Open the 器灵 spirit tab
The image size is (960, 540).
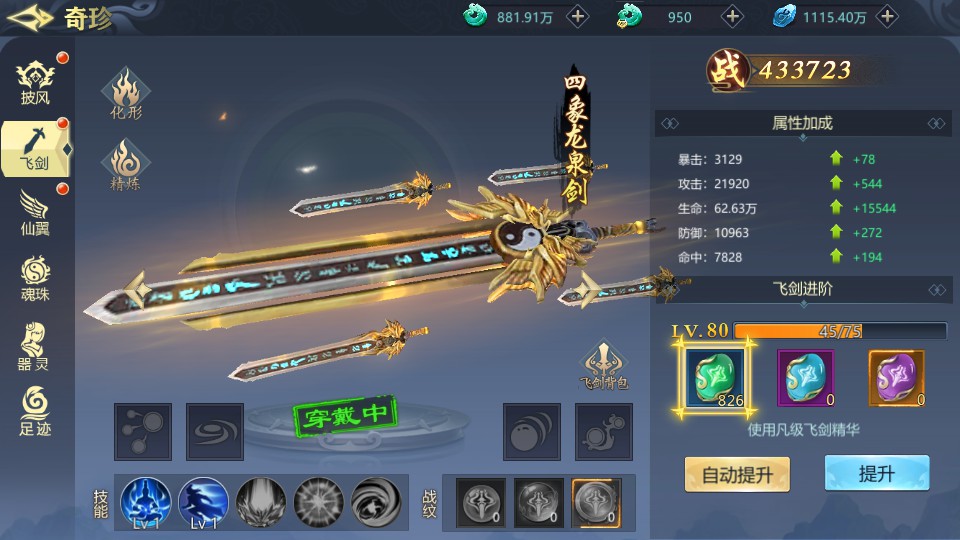point(35,345)
